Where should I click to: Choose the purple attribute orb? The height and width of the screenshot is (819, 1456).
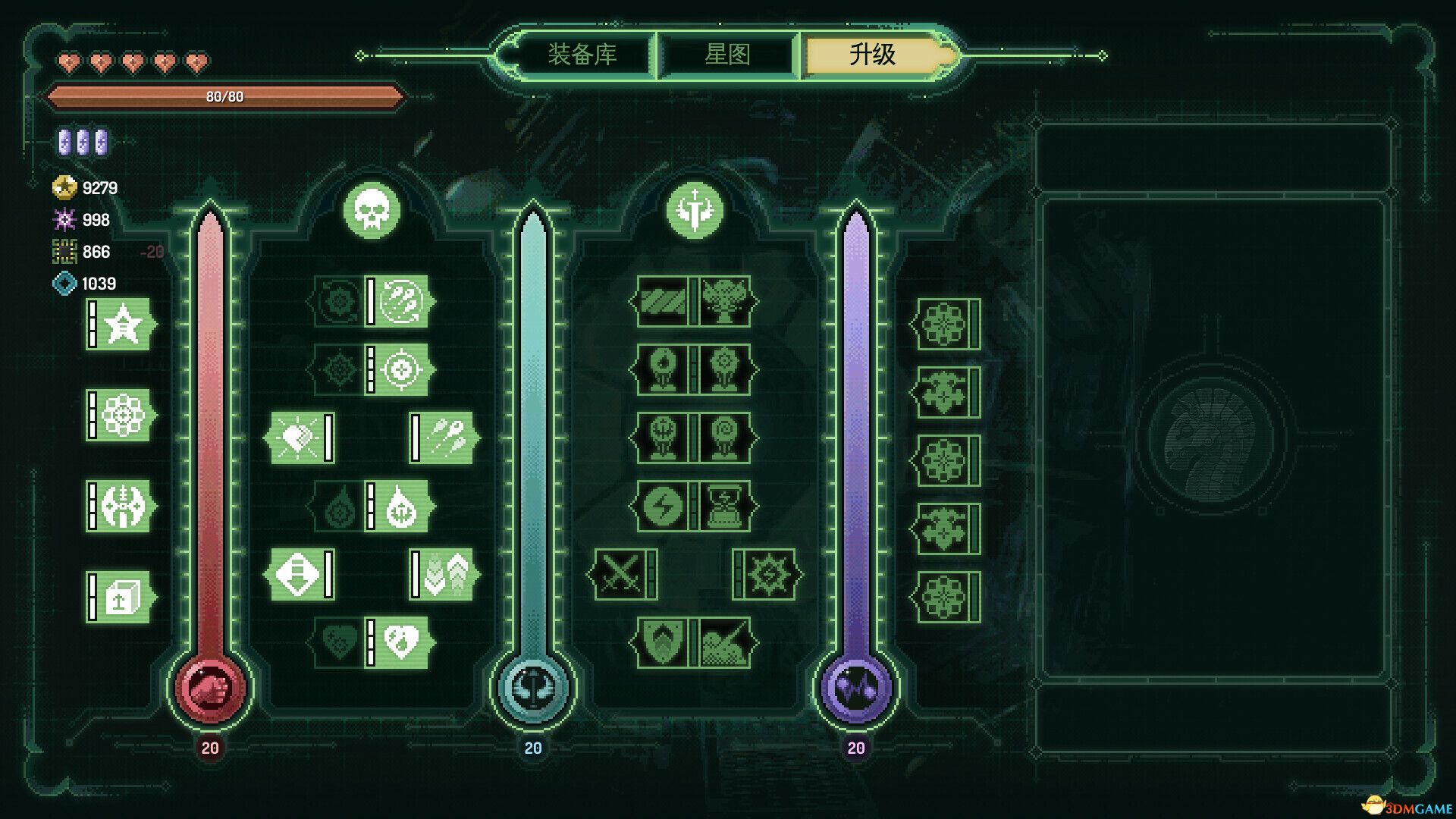[x=856, y=687]
